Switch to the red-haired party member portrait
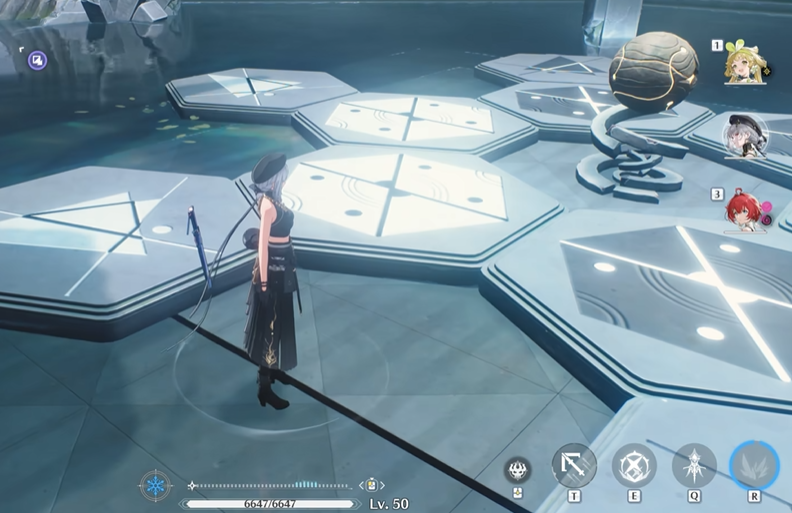Image resolution: width=792 pixels, height=513 pixels. point(744,211)
